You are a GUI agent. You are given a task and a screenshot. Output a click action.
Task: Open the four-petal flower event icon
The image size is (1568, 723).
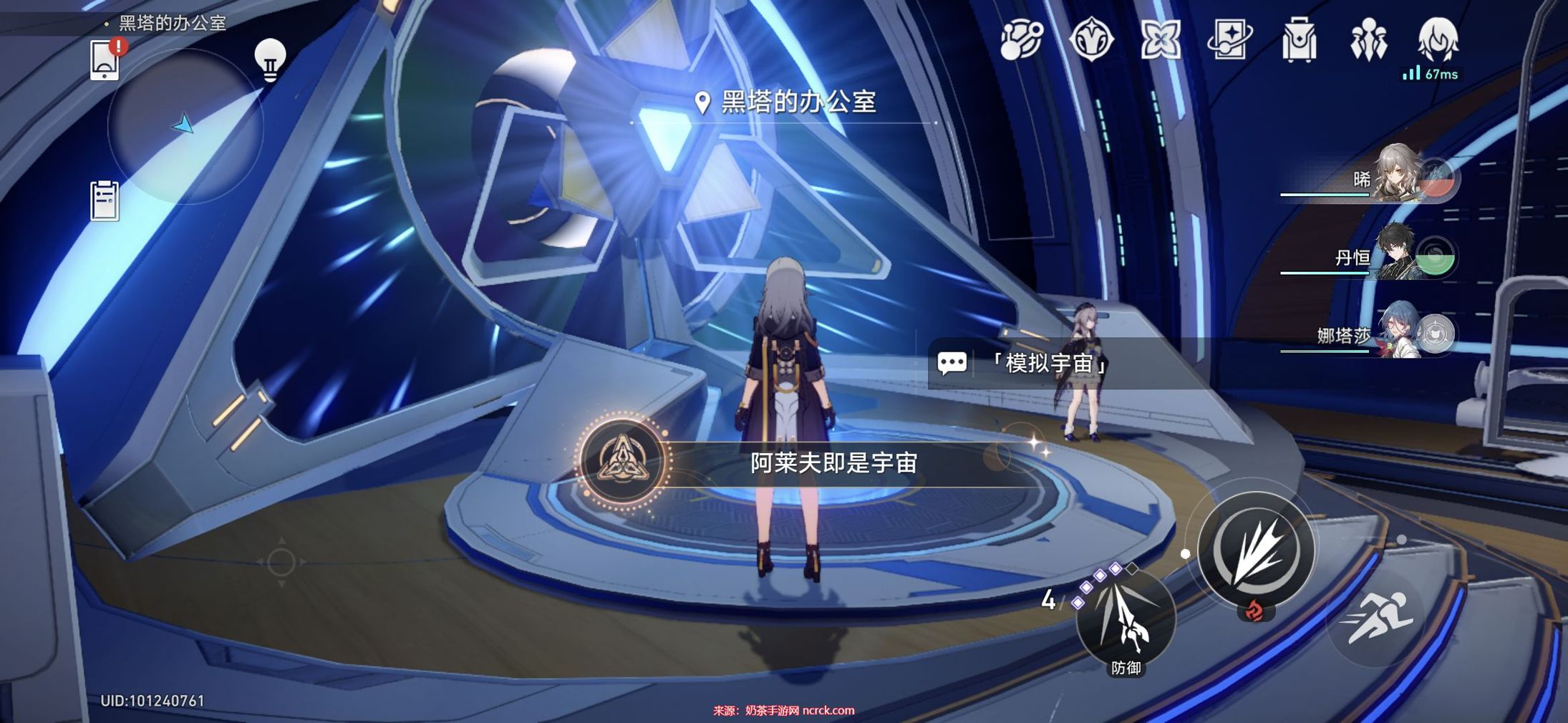point(1161,39)
